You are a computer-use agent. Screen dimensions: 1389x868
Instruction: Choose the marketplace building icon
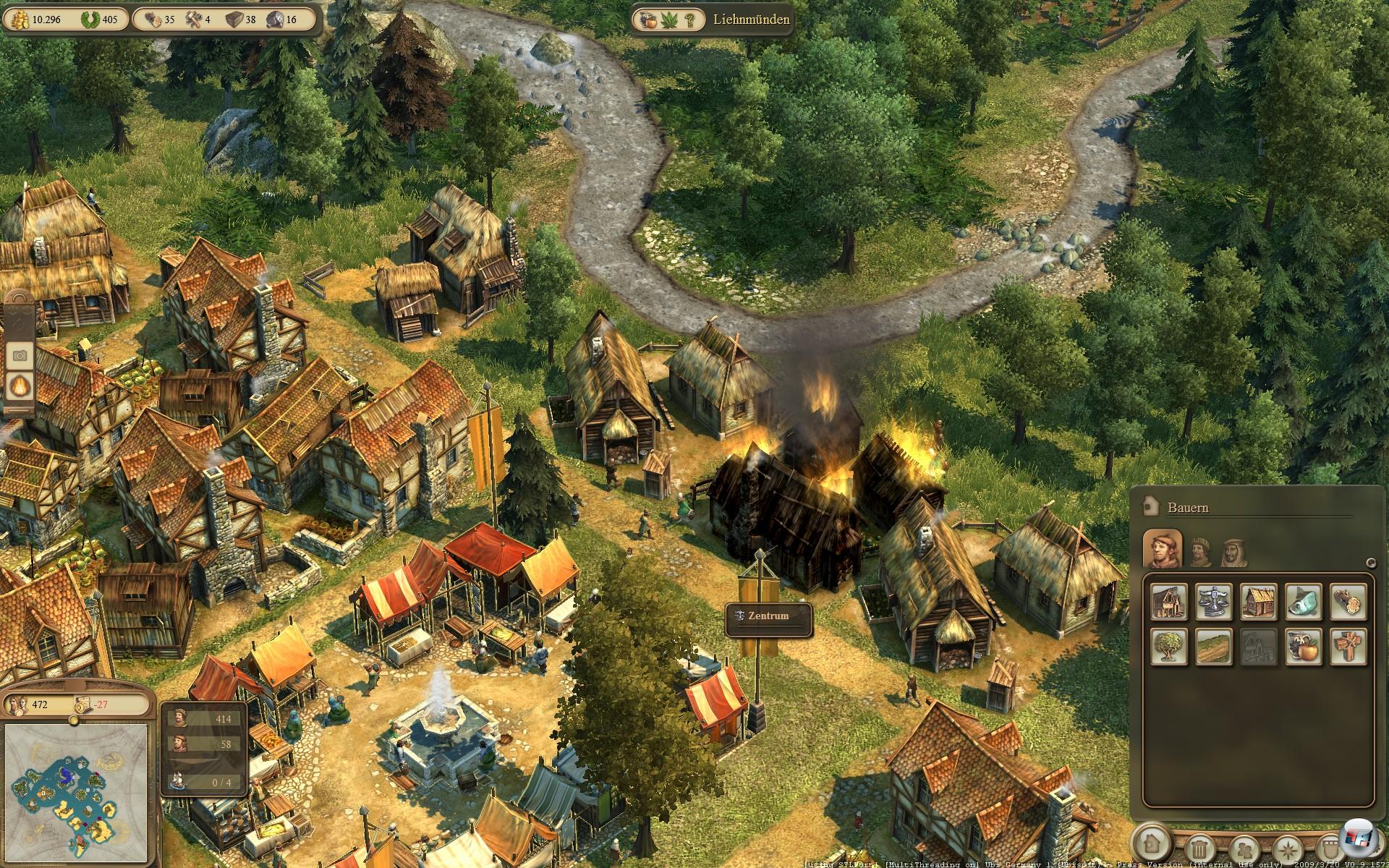tap(1168, 602)
